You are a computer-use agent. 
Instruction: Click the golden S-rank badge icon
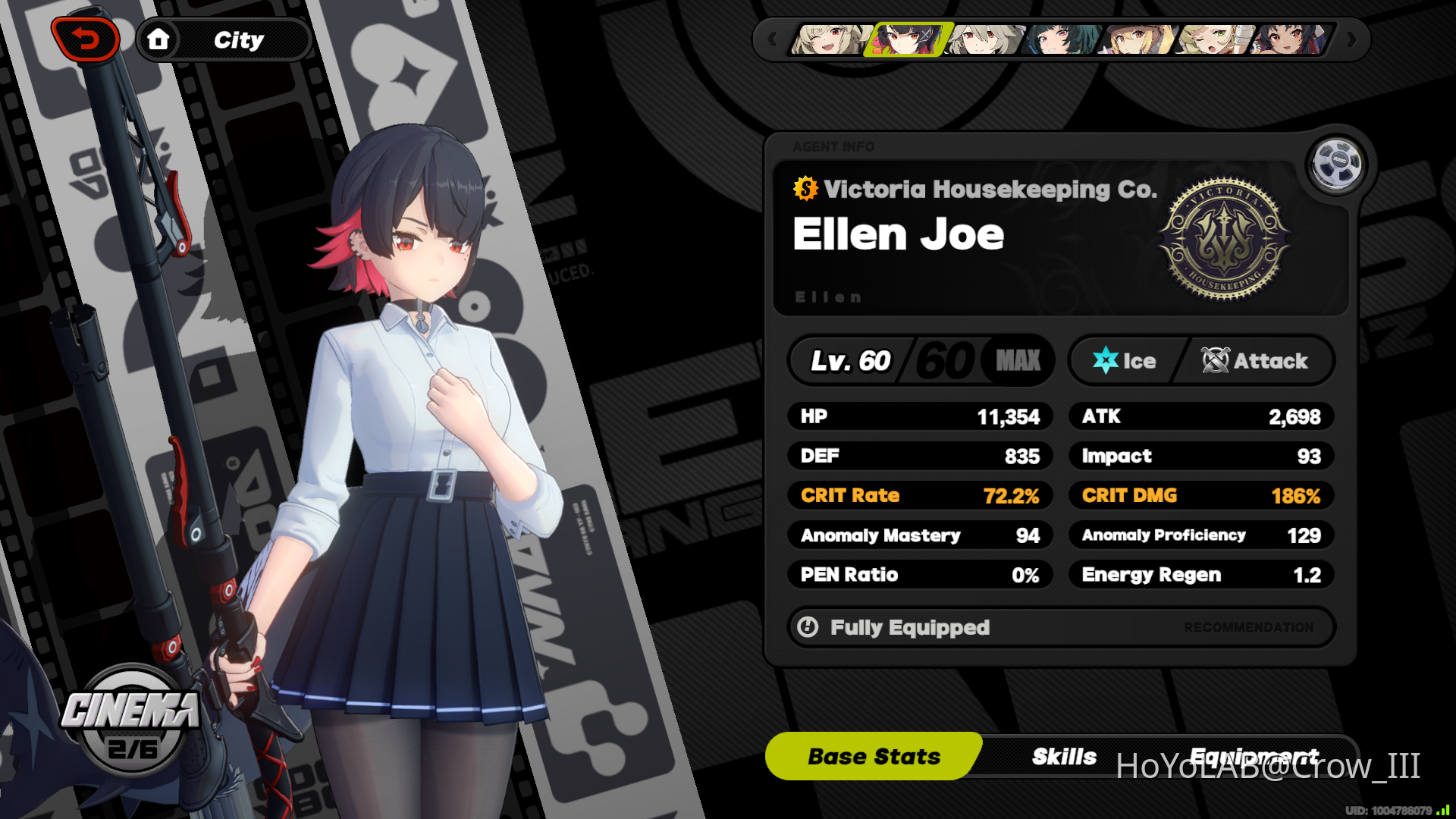805,190
